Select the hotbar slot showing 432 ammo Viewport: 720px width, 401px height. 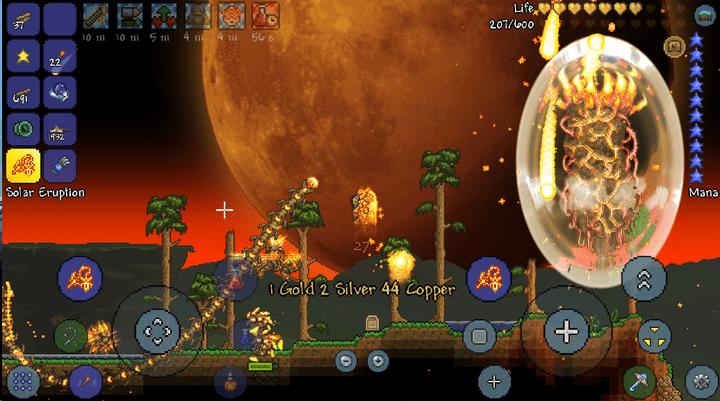(60, 129)
